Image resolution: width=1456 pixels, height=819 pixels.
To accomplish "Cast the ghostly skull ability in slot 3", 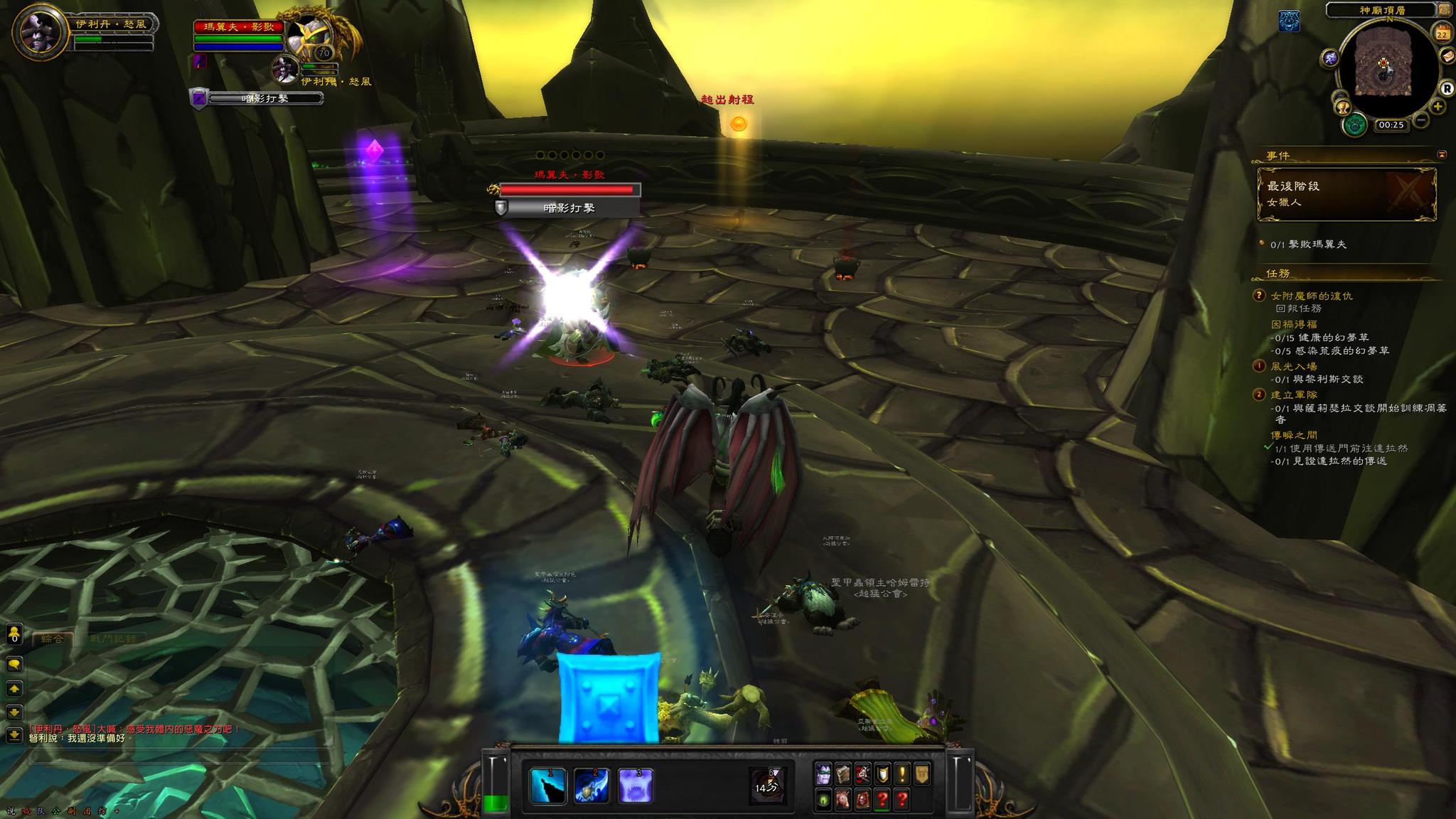I will pos(636,786).
